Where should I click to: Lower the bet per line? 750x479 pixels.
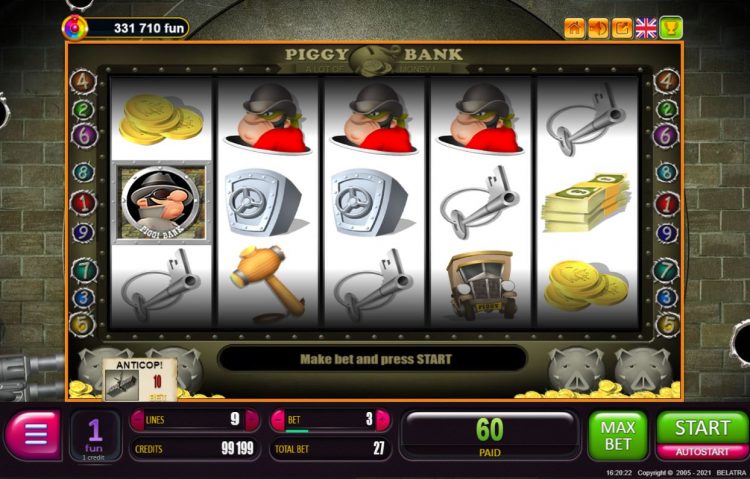click(278, 420)
